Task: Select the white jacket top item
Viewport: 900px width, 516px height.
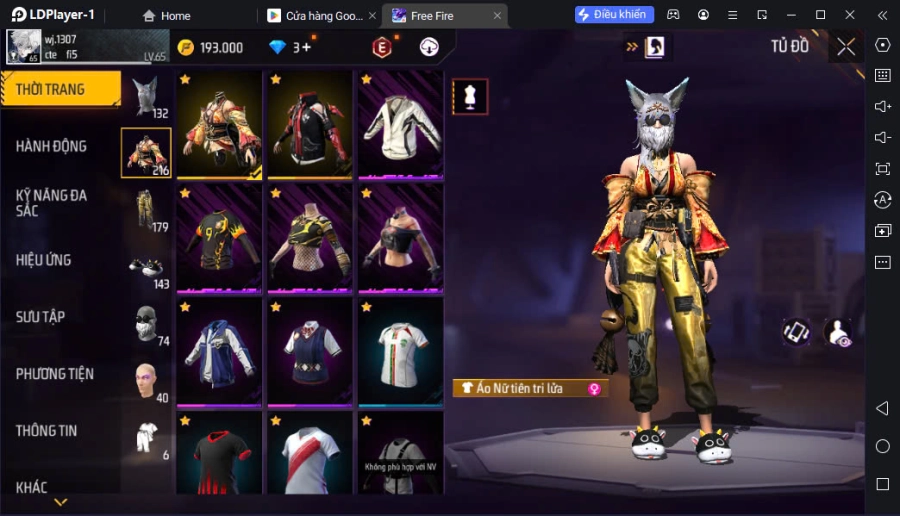Action: [x=401, y=125]
